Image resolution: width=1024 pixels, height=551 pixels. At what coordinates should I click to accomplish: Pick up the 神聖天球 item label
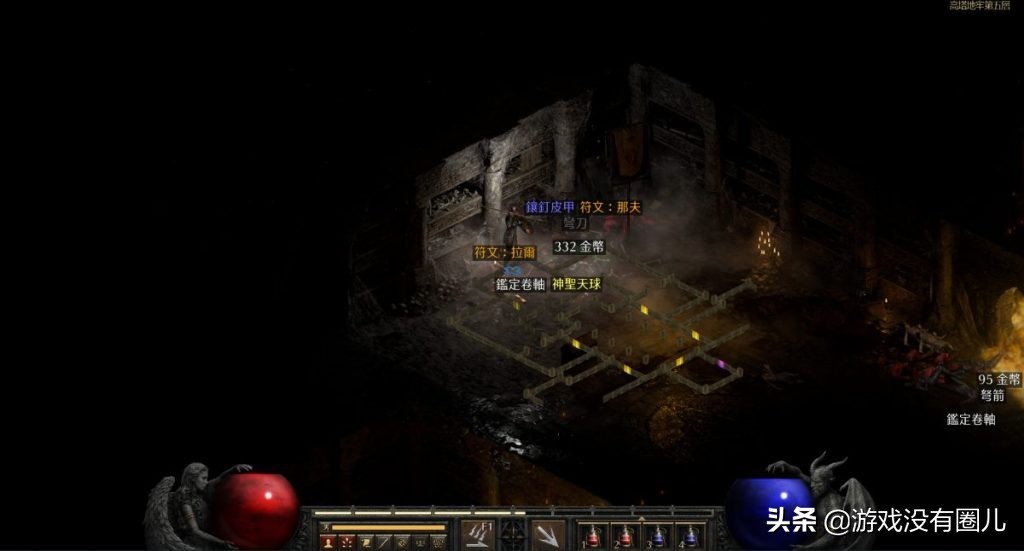pos(577,284)
